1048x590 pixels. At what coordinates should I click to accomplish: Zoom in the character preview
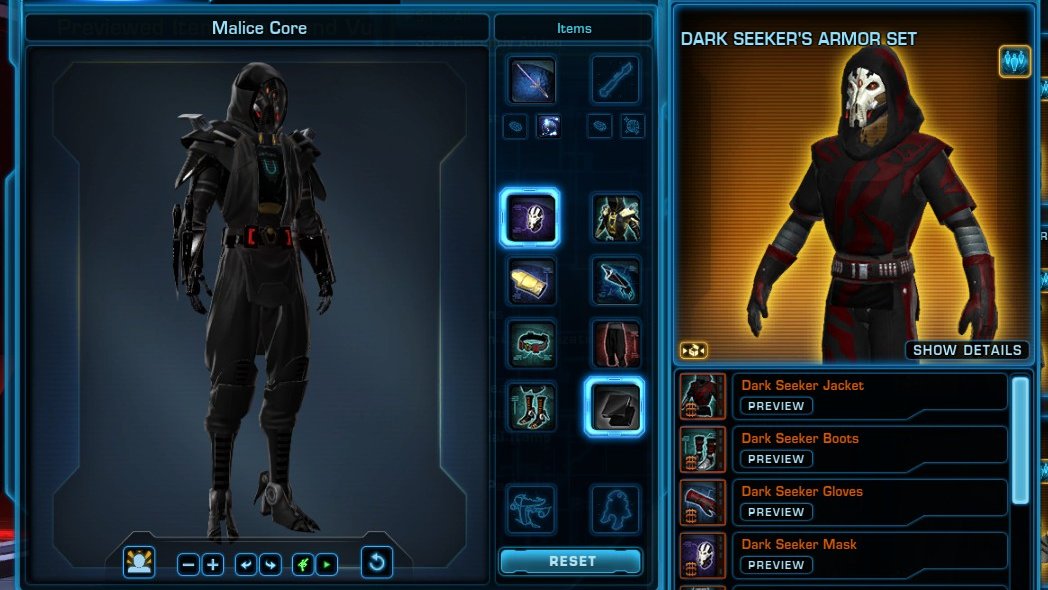click(213, 564)
